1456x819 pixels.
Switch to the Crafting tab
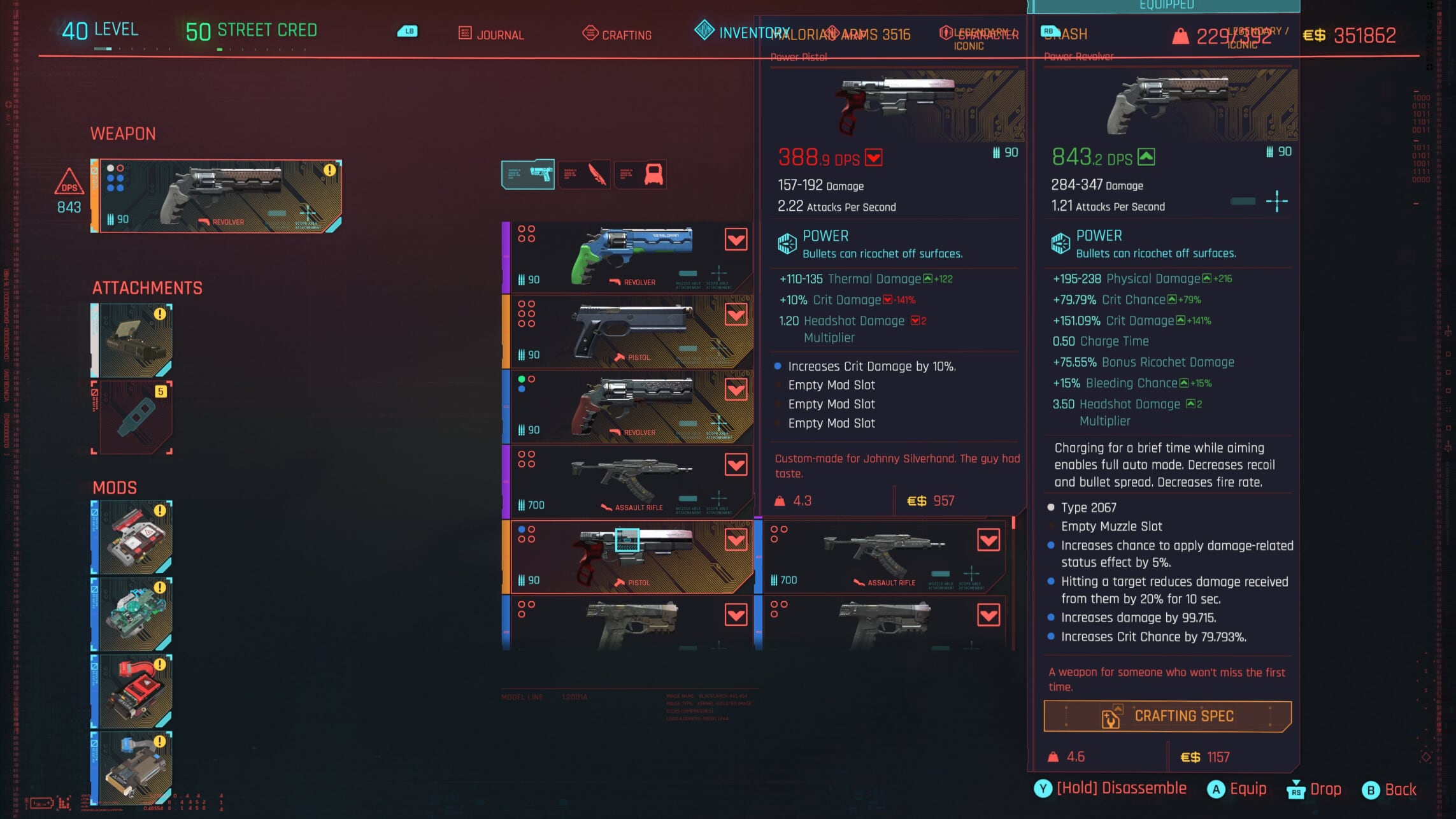point(616,34)
